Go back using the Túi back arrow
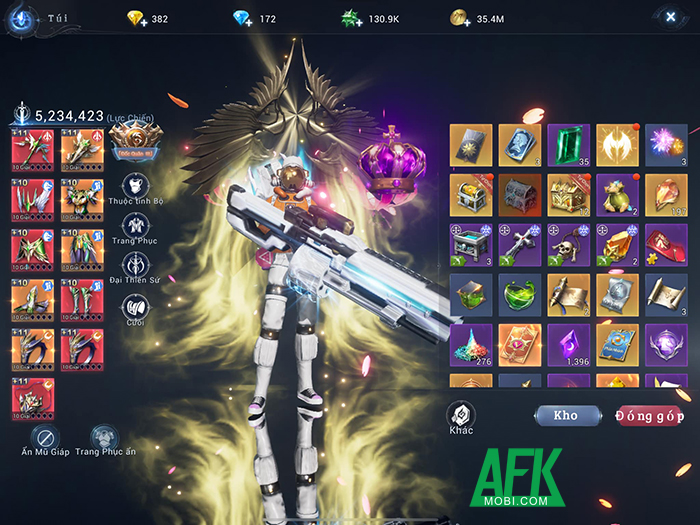This screenshot has width=700, height=525. pos(21,18)
